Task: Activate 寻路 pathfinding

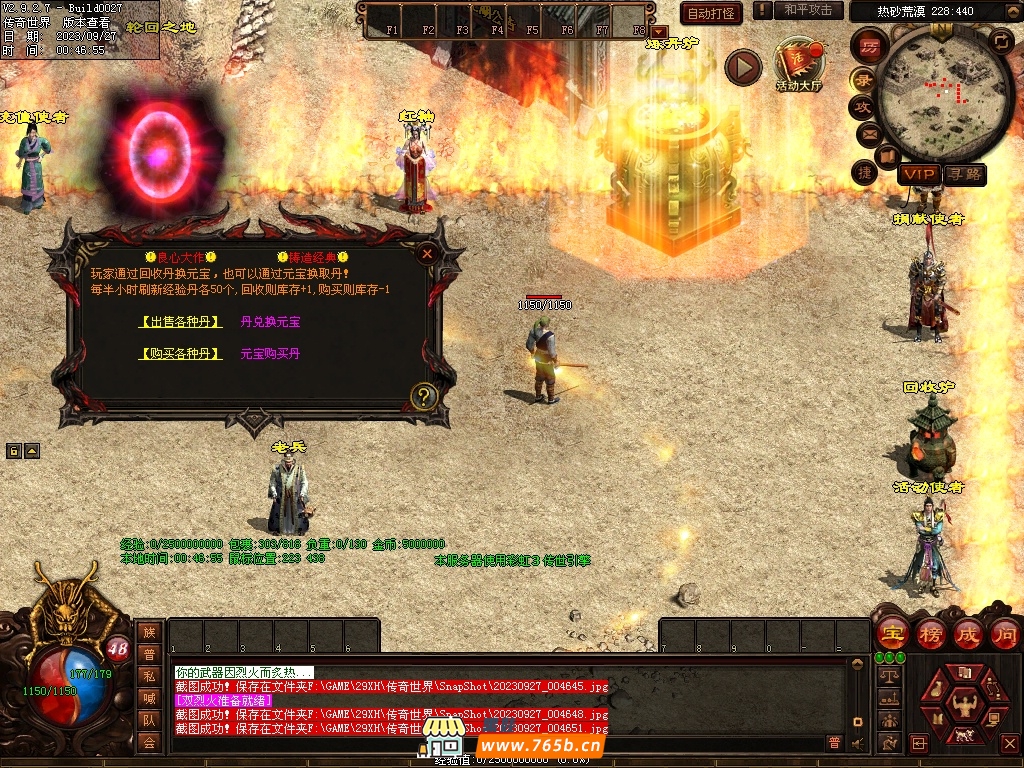Action: coord(965,175)
